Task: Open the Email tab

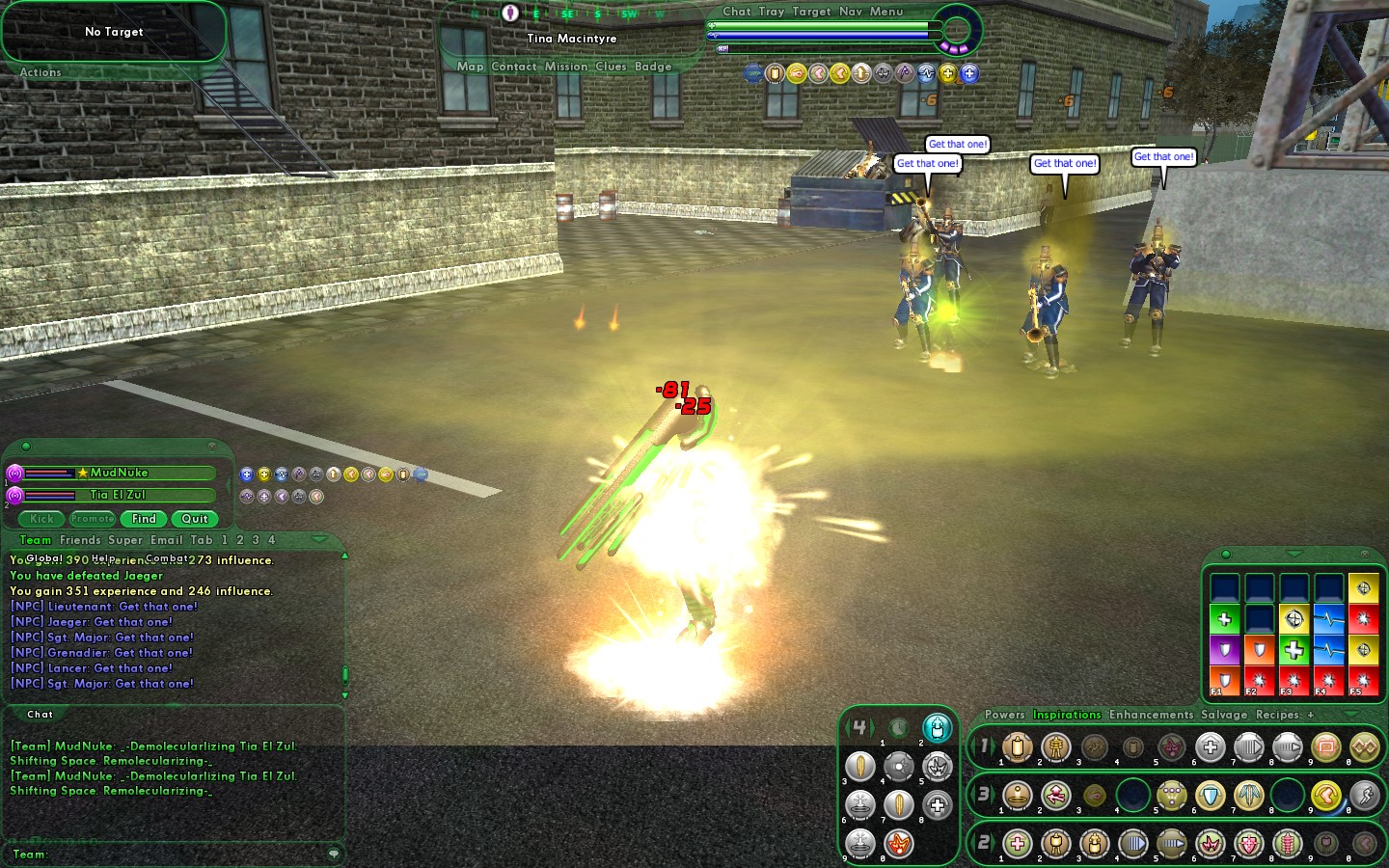Action: click(x=166, y=540)
